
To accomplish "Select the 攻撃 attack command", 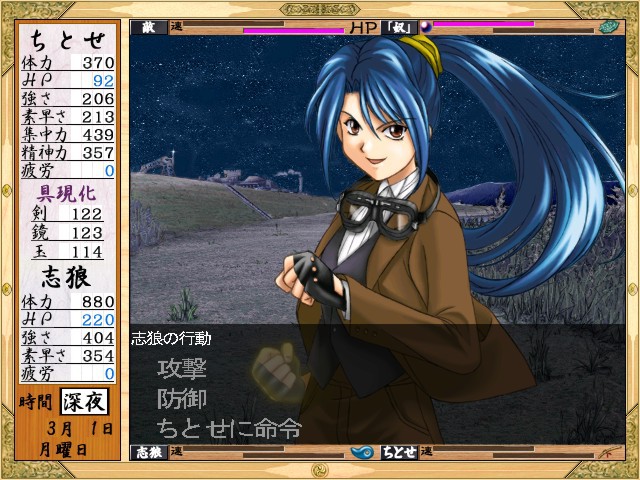I will 182,369.
